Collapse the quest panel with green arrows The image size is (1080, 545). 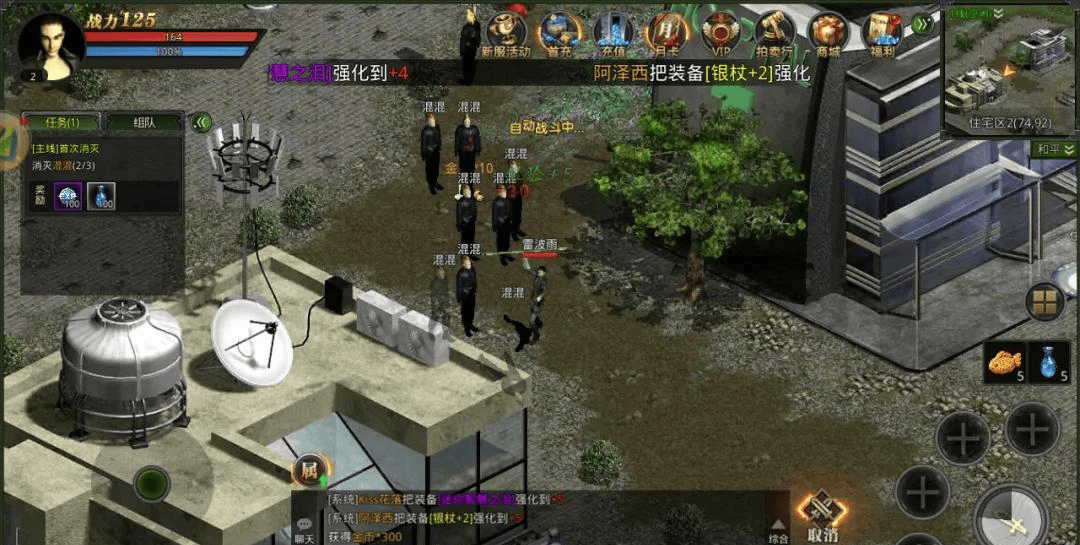[x=201, y=122]
